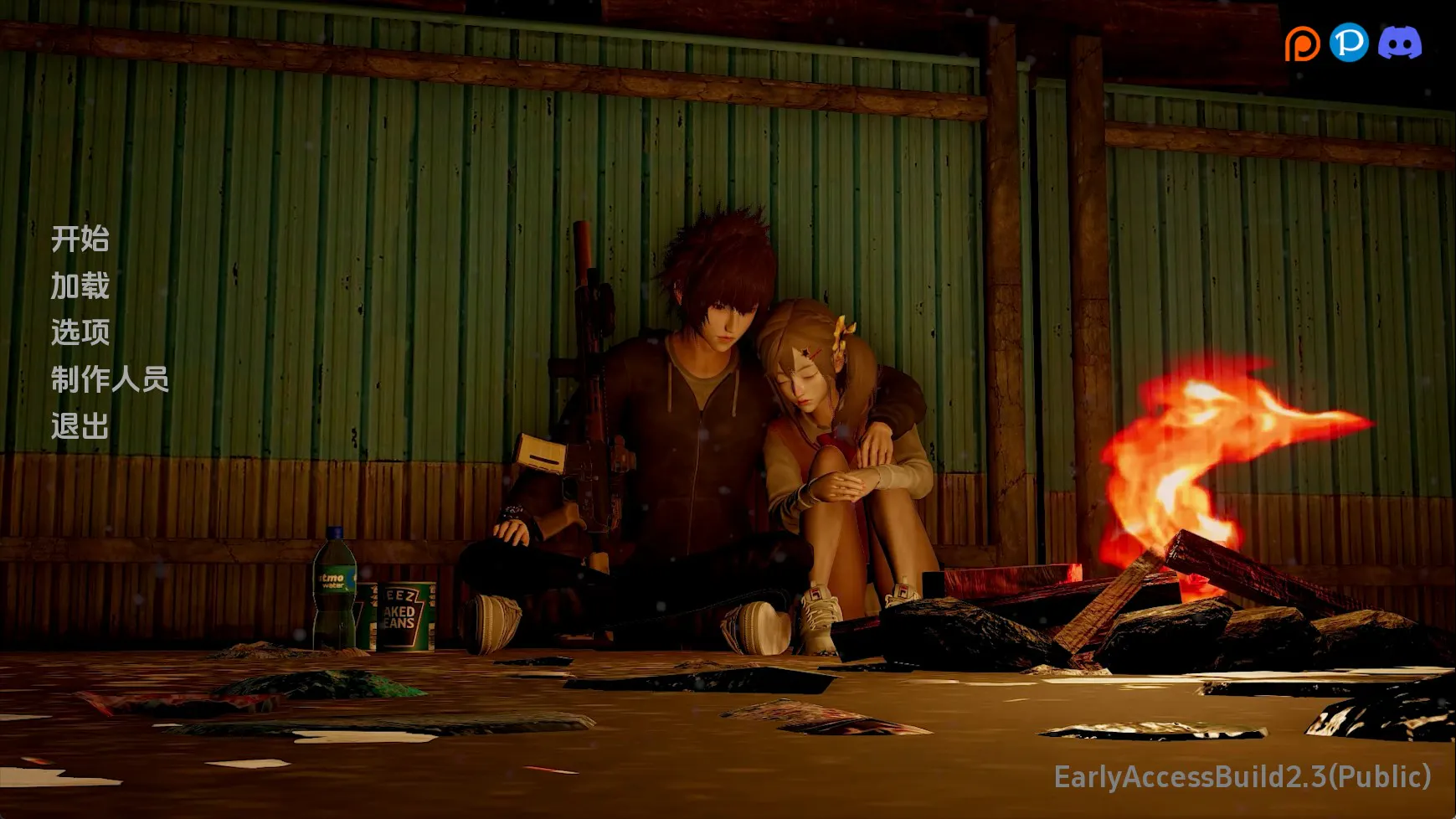Screen dimensions: 1456x819
Task: Open the Discord link icon
Action: click(1399, 43)
